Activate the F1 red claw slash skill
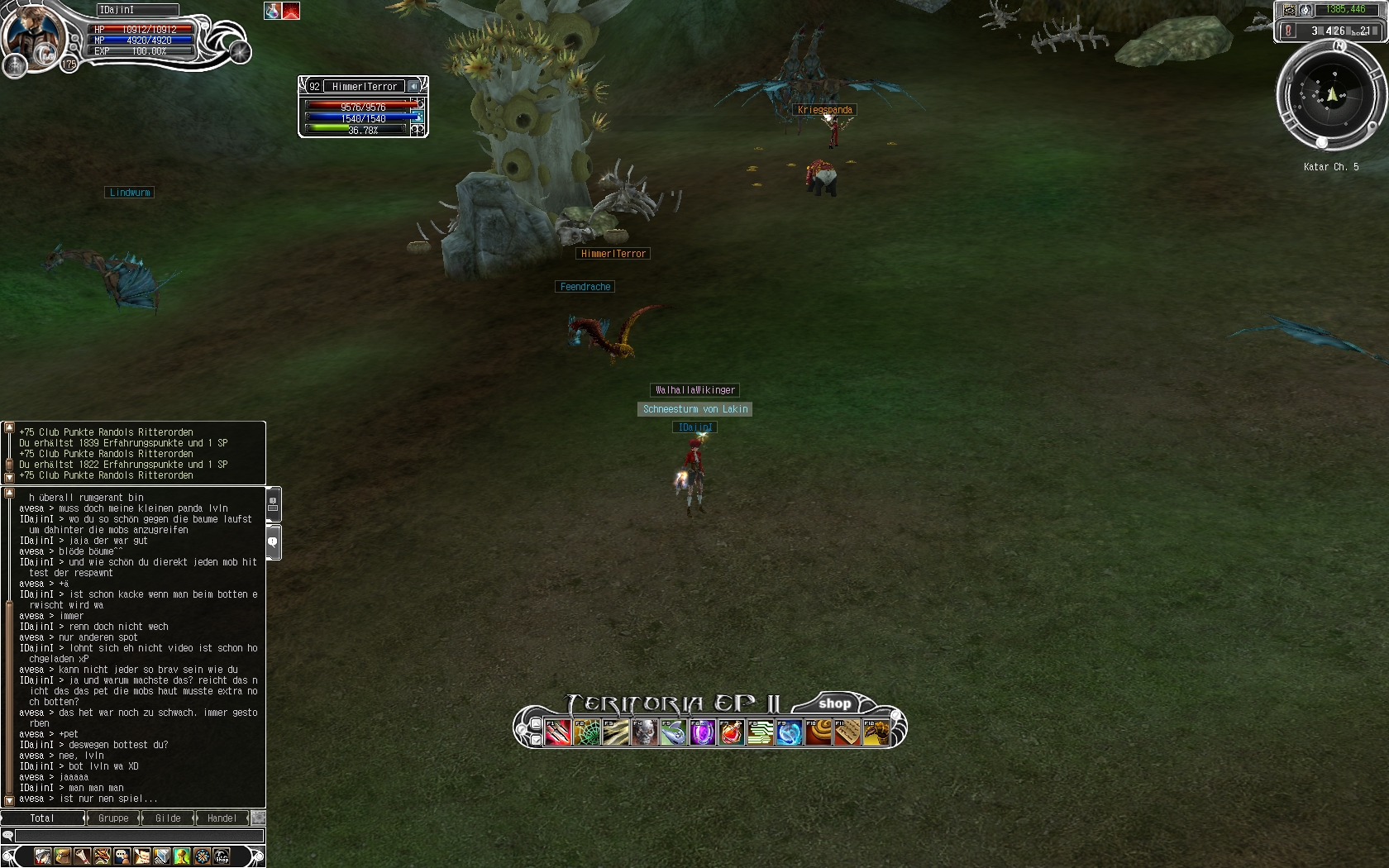The height and width of the screenshot is (868, 1389). (x=557, y=732)
